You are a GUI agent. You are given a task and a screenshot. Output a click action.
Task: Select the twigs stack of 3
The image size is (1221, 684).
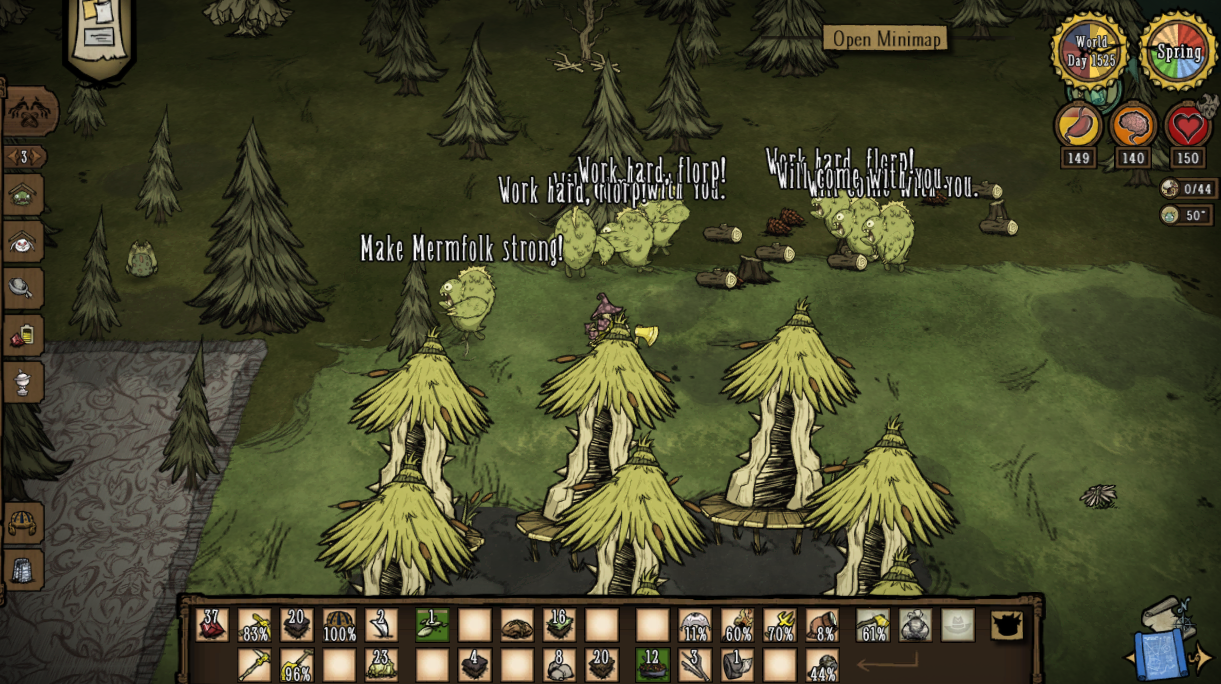pyautogui.click(x=695, y=665)
